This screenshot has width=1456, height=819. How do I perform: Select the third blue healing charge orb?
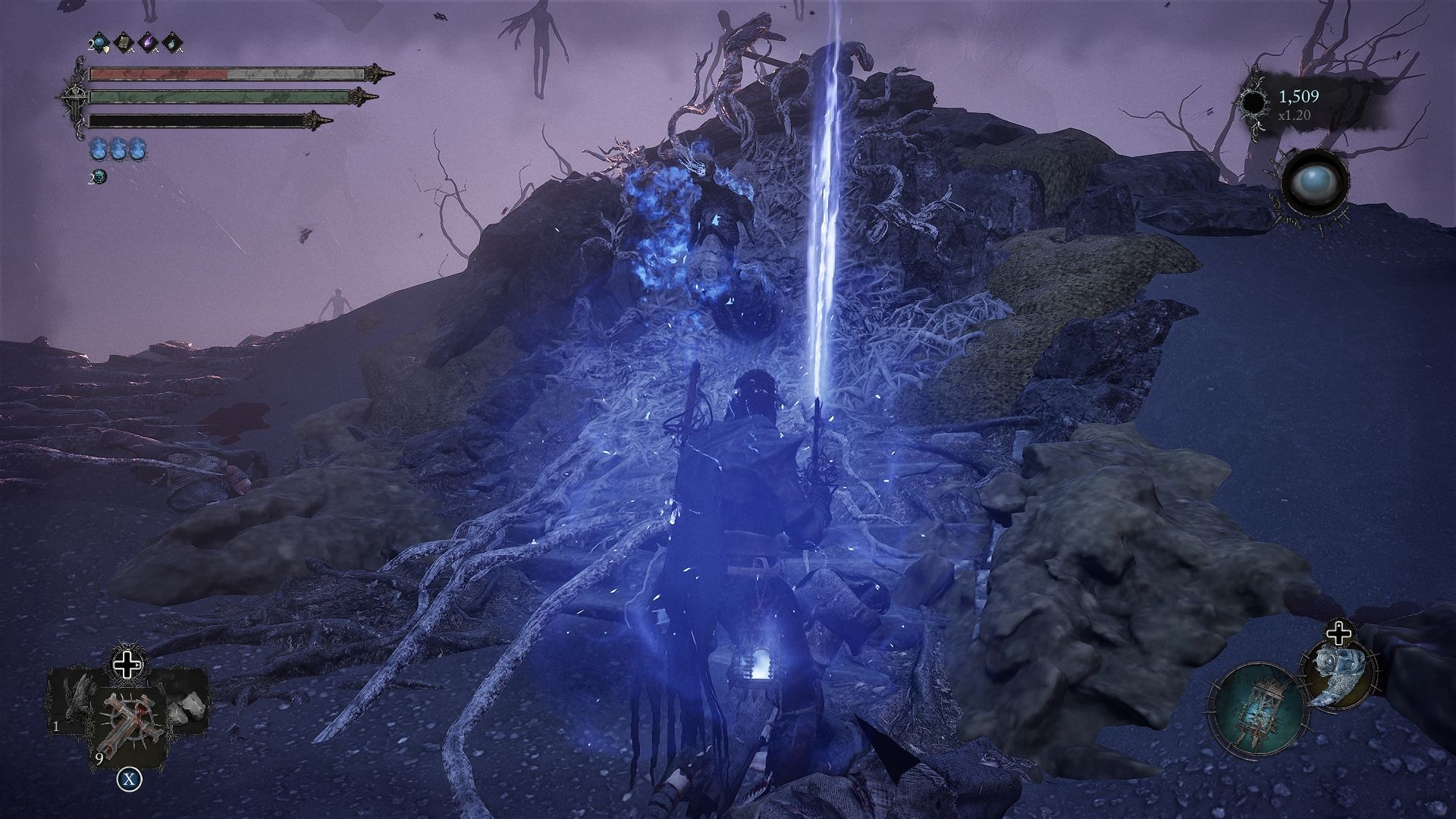[x=137, y=149]
